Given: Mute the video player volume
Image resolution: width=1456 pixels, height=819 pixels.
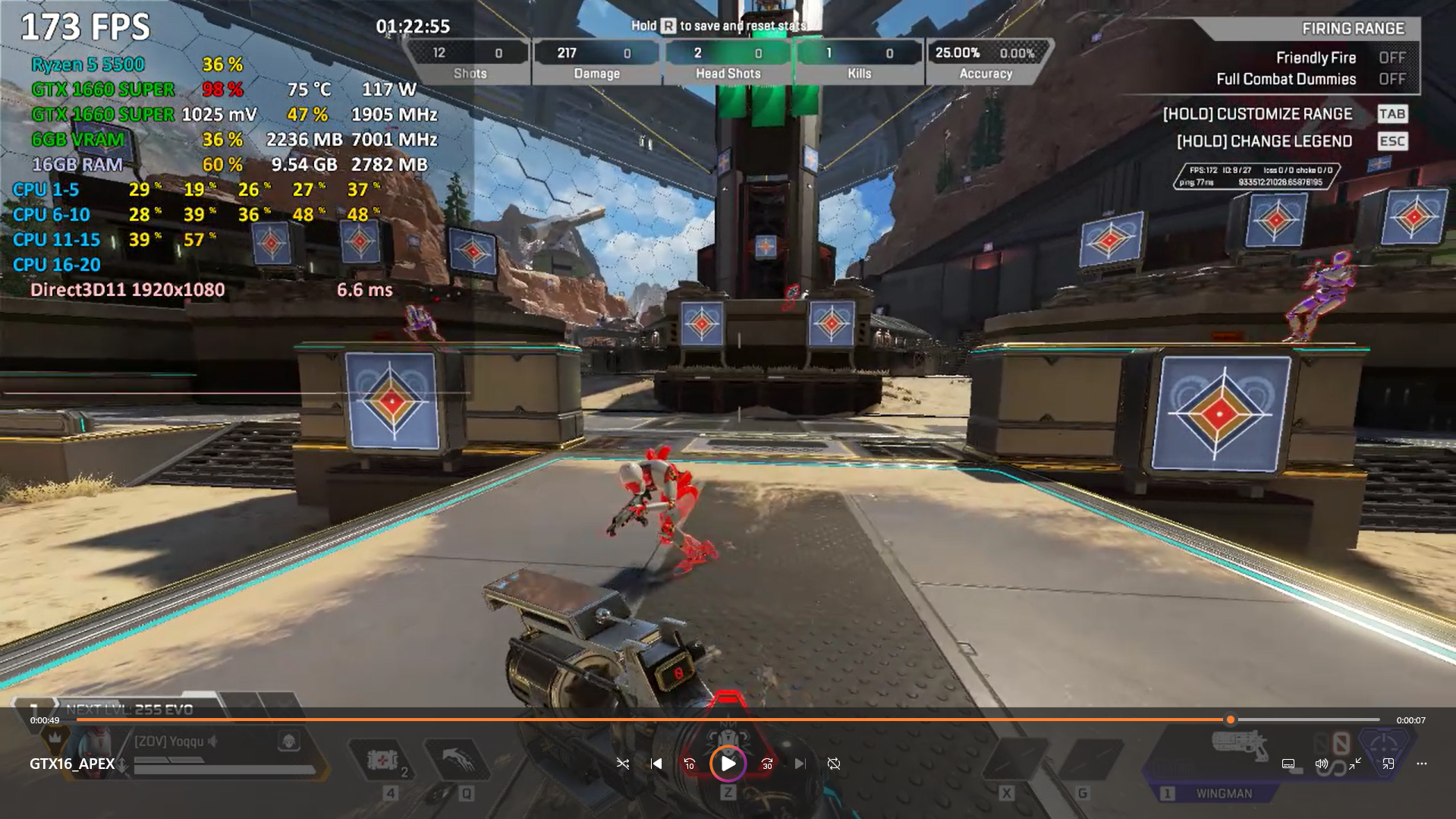Looking at the screenshot, I should click(1321, 764).
